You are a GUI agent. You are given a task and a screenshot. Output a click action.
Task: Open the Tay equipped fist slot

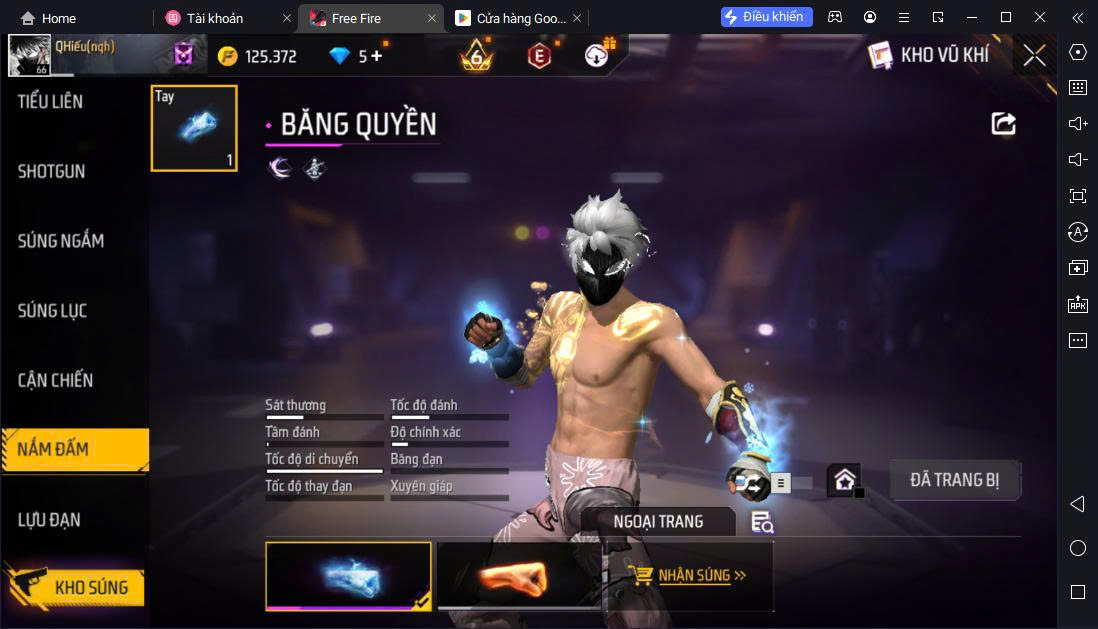tap(194, 128)
